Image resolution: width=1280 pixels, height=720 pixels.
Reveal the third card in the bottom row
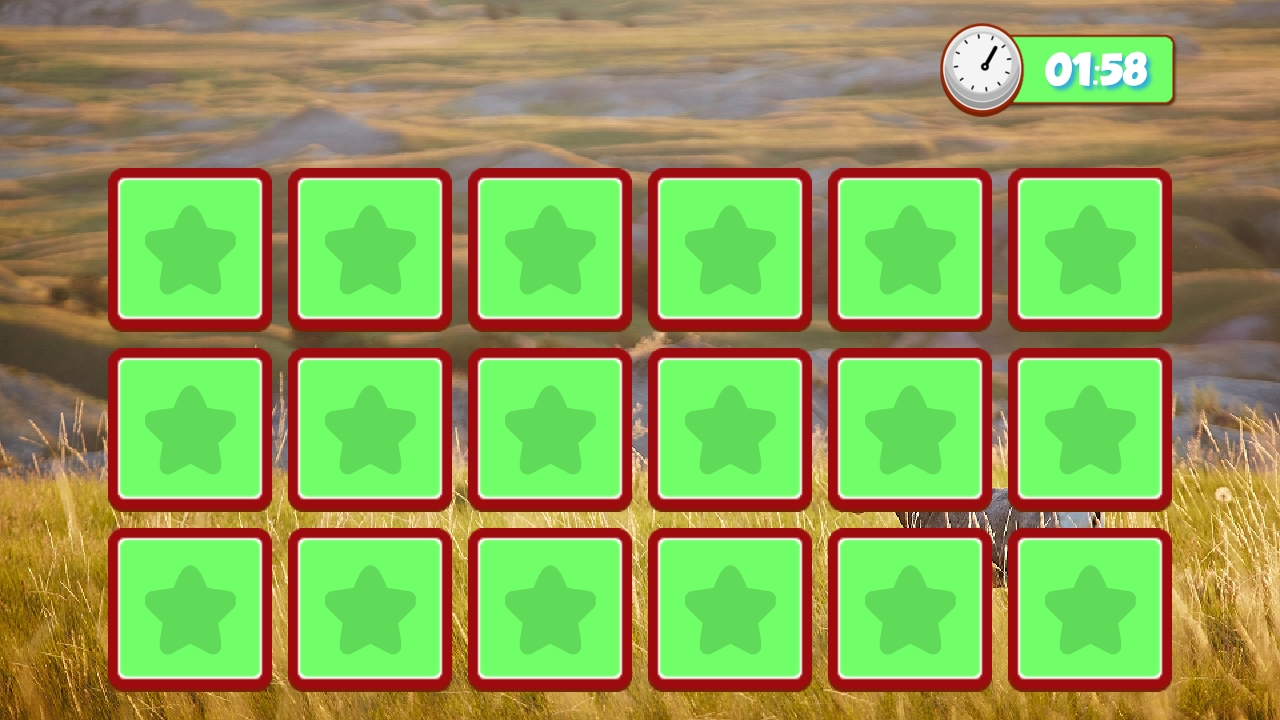coord(550,610)
